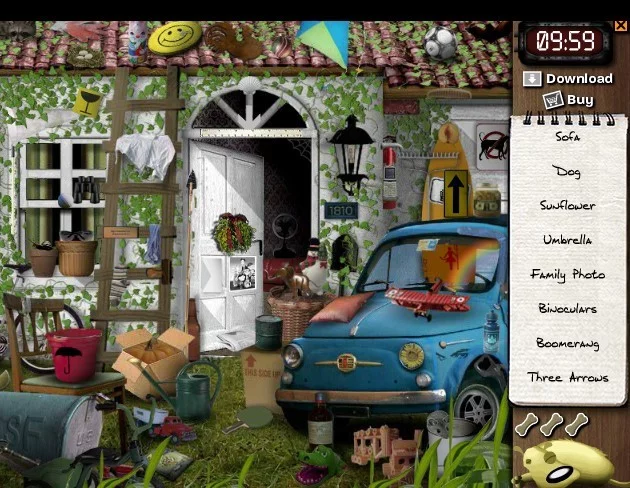The width and height of the screenshot is (630, 488).
Task: Pick the Umbrella list entry
Action: (x=567, y=240)
